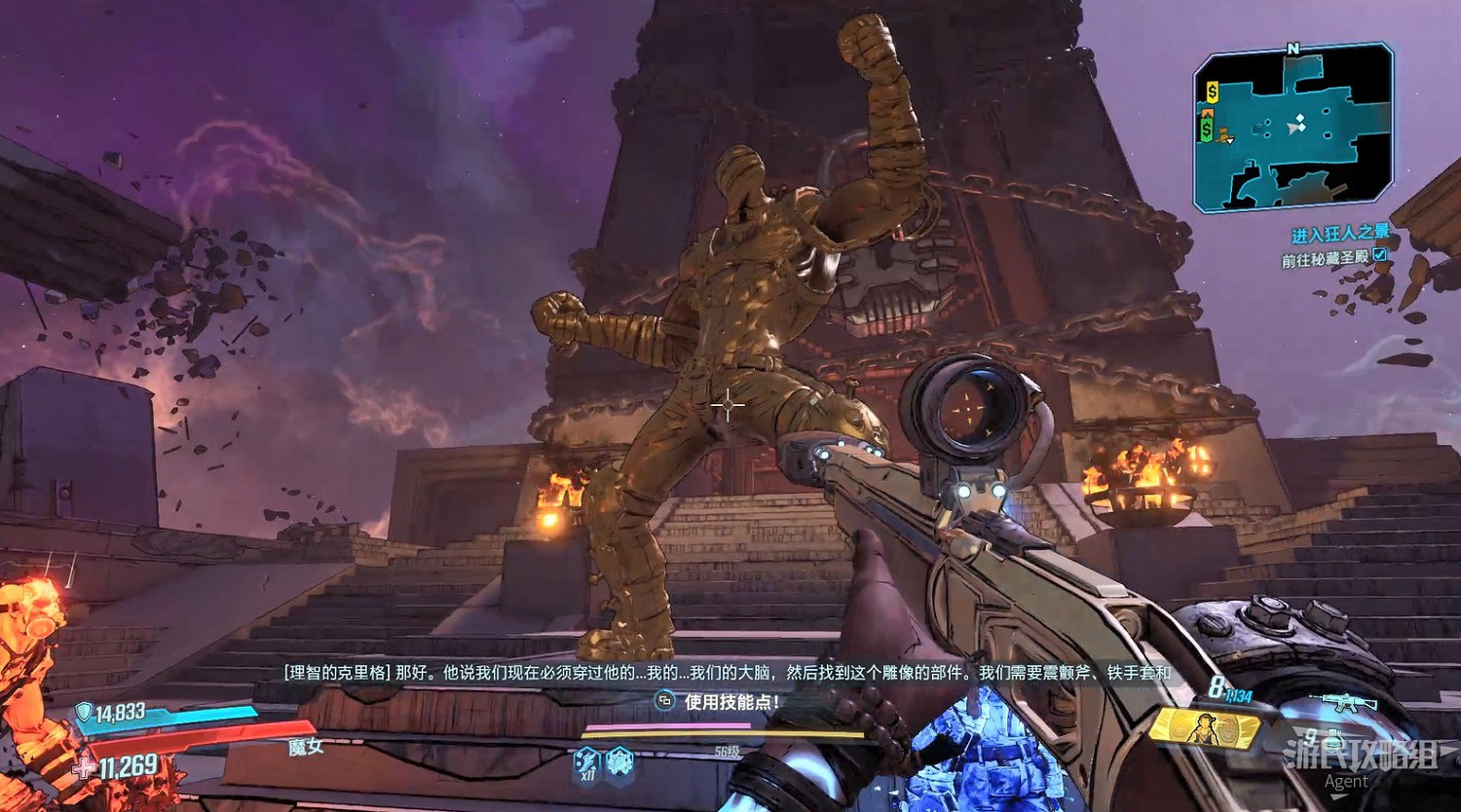Select the grenade icon
Viewport: 1461px width, 812px height.
tap(1332, 738)
